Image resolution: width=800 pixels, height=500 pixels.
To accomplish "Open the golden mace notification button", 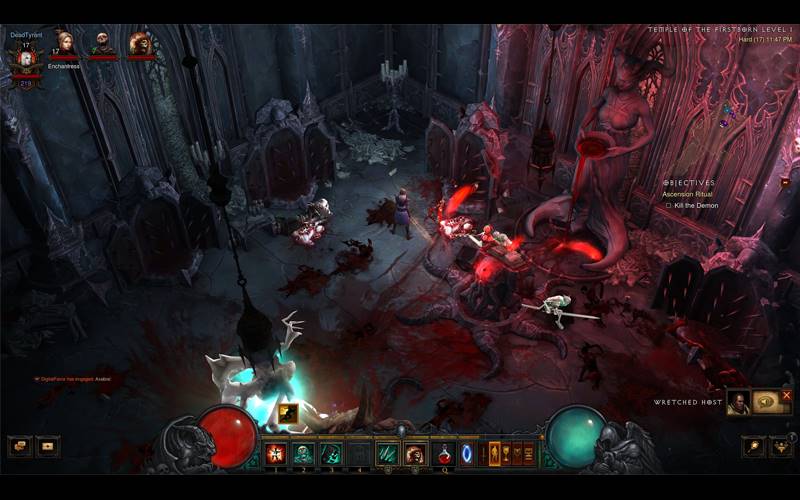I will coord(753,446).
